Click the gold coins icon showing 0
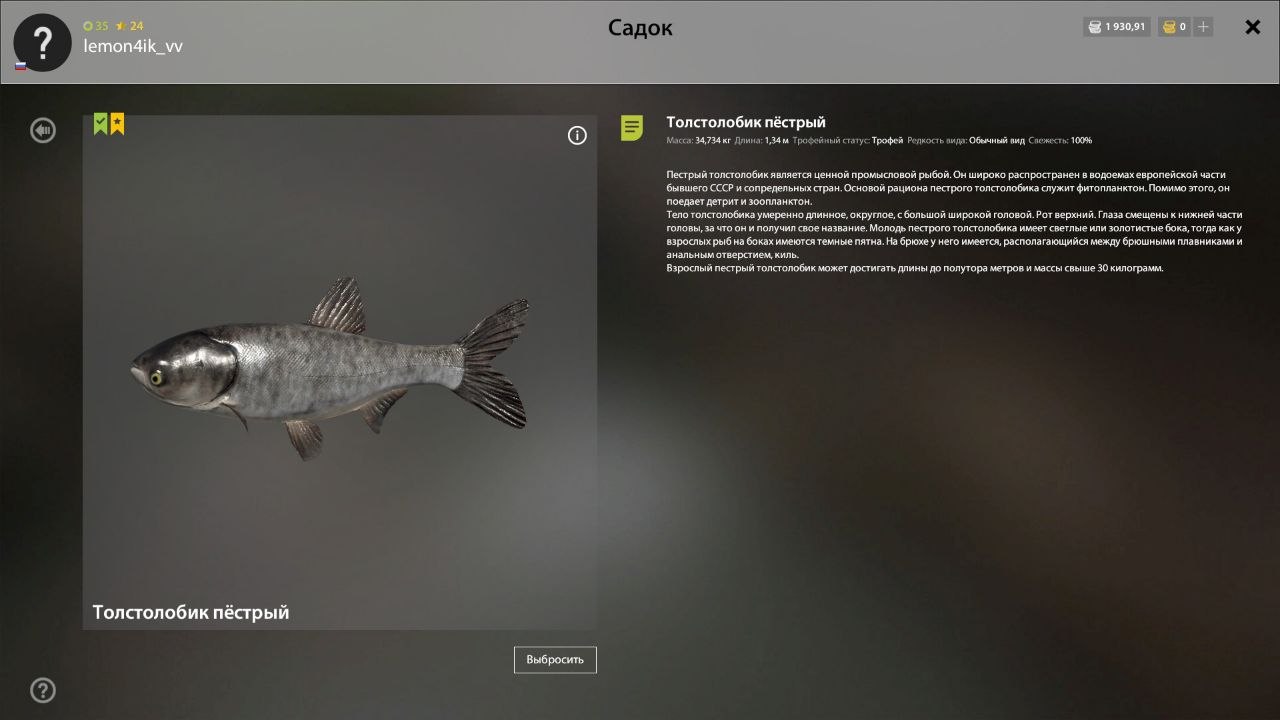This screenshot has width=1280, height=720. click(x=1166, y=27)
